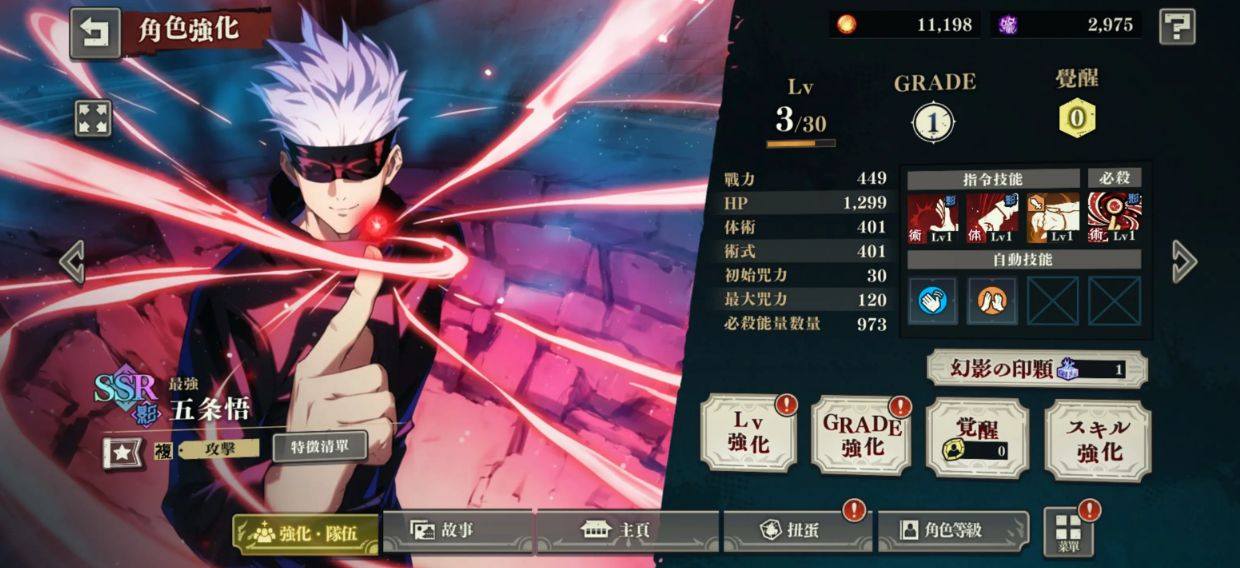Show the next character with right arrow
1240x568 pixels.
tap(1184, 261)
